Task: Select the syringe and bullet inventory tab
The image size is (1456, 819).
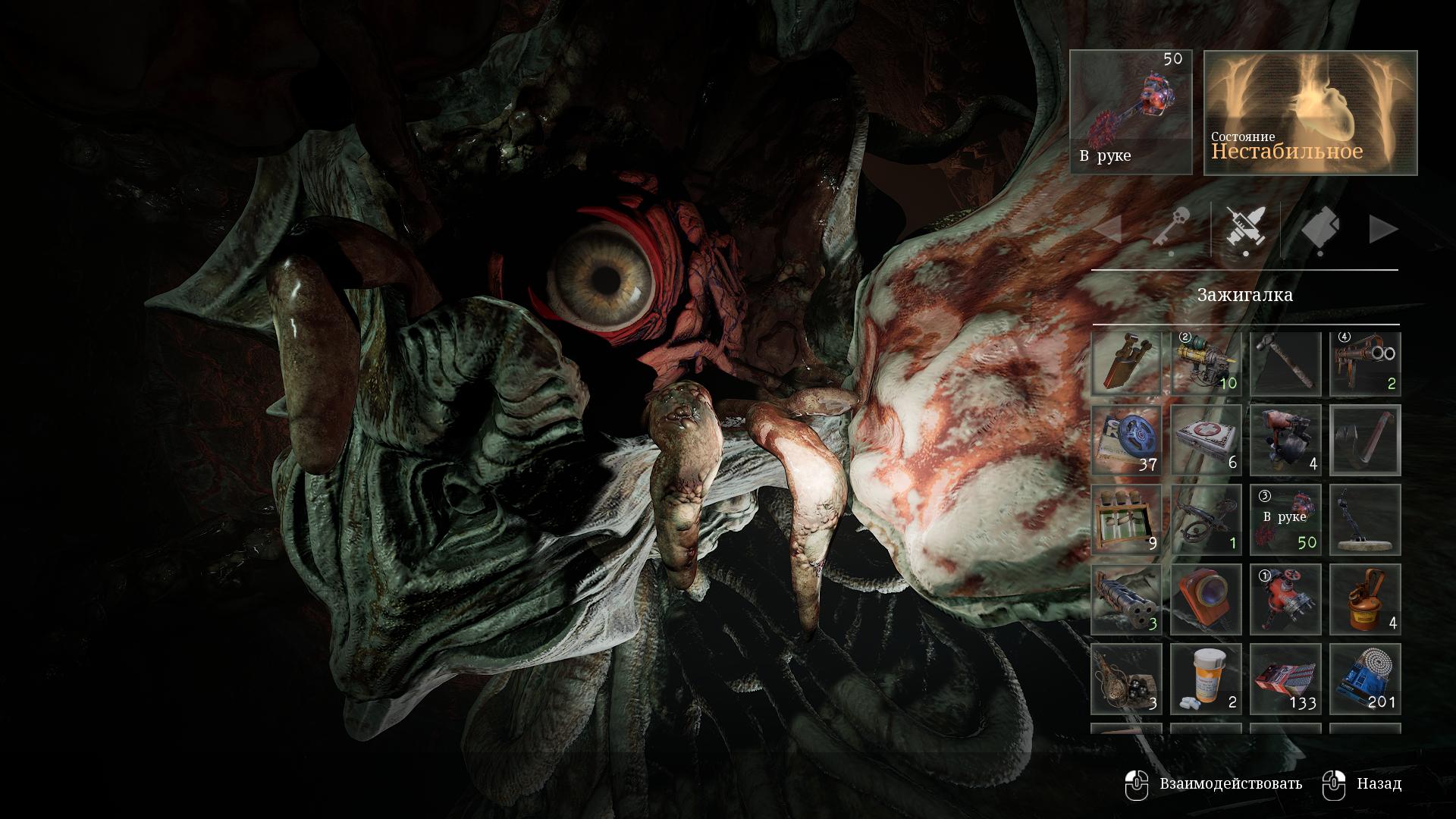Action: click(1245, 229)
